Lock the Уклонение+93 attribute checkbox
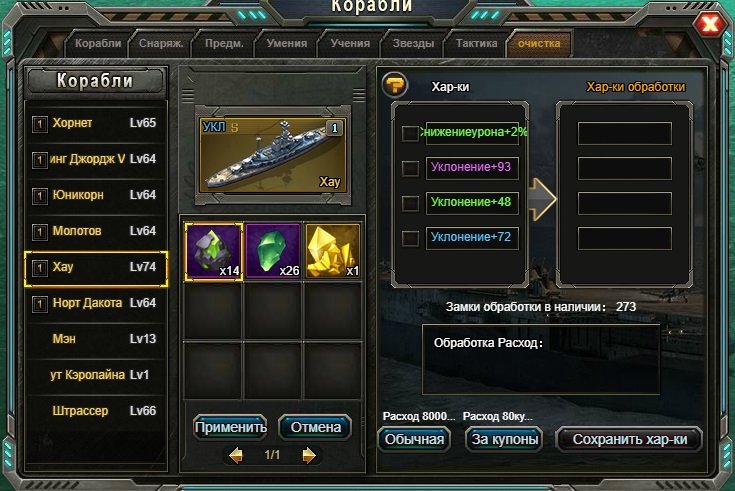This screenshot has width=735, height=491. click(410, 168)
